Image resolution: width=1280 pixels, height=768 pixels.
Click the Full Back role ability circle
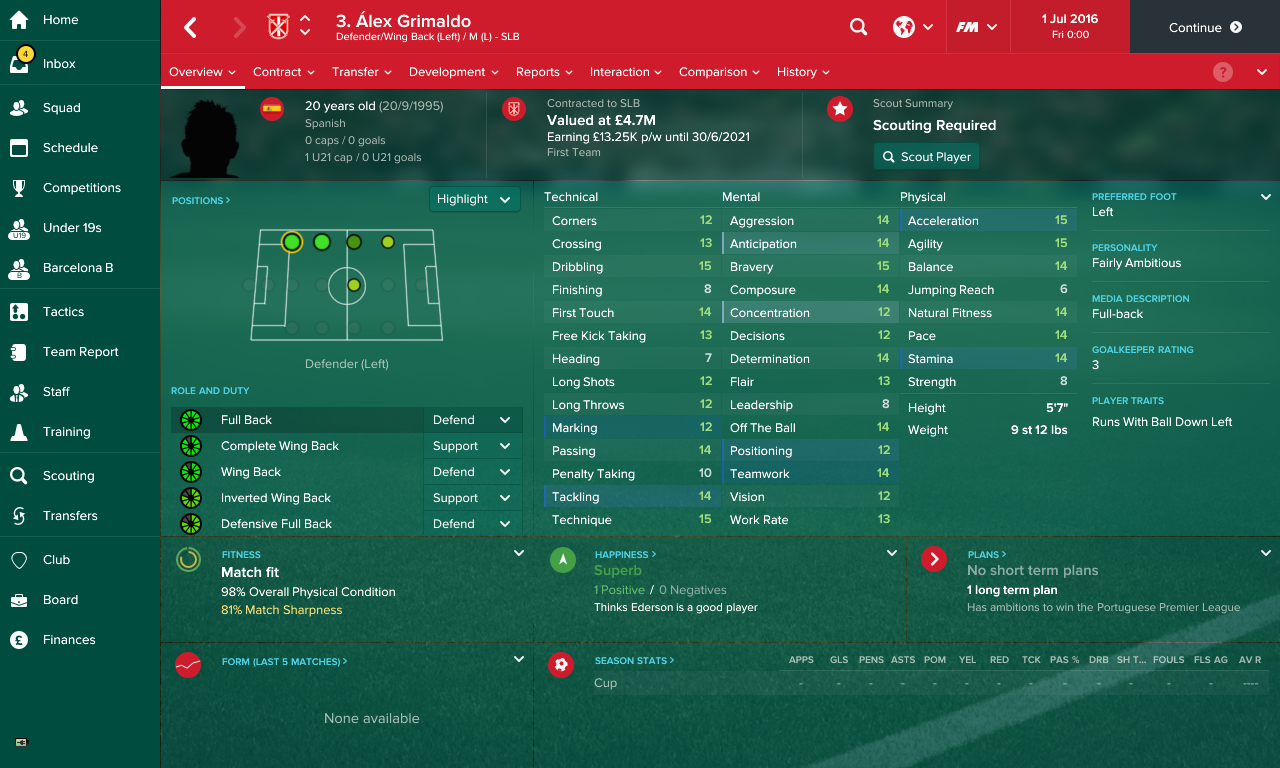click(191, 419)
